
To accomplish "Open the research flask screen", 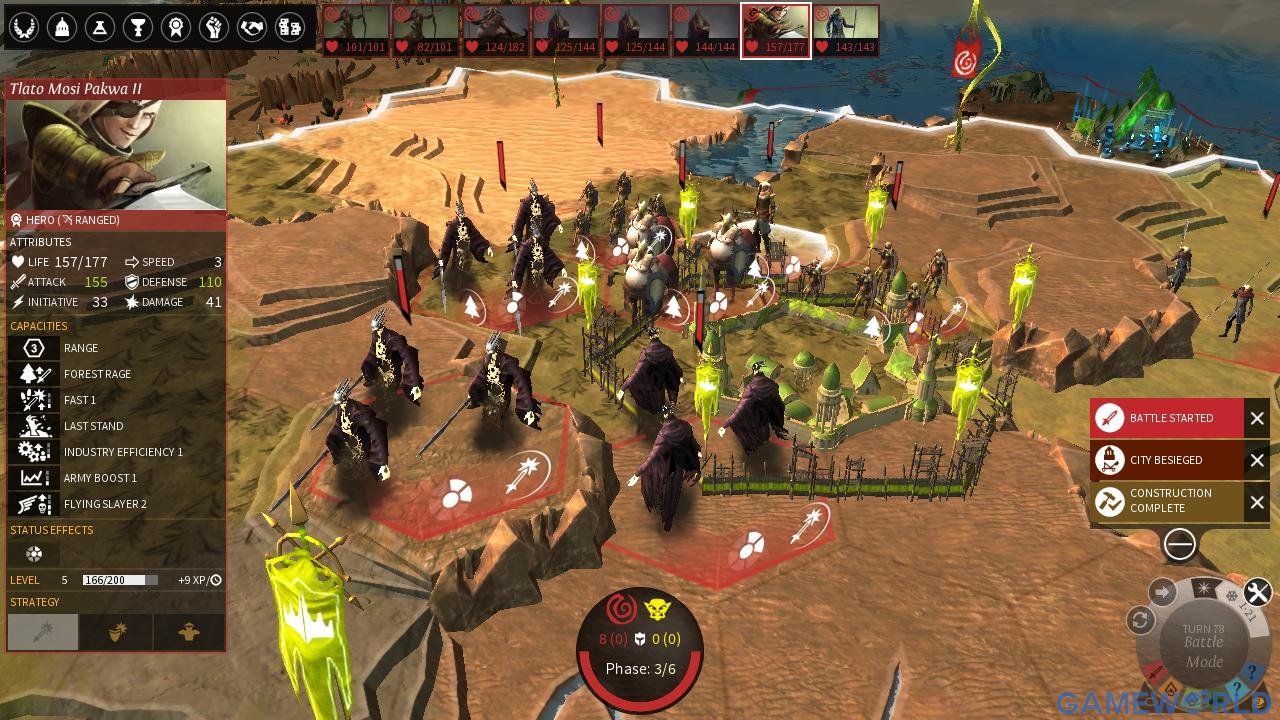I will click(x=99, y=27).
